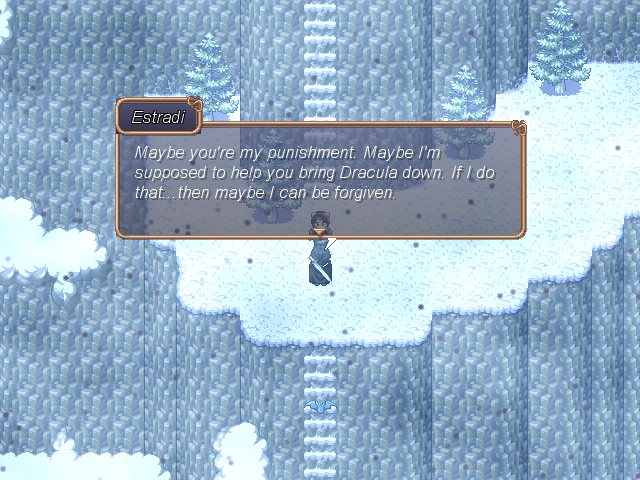640x480 pixels.
Task: Advance Estradi's dialogue message box
Action: pyautogui.click(x=320, y=178)
